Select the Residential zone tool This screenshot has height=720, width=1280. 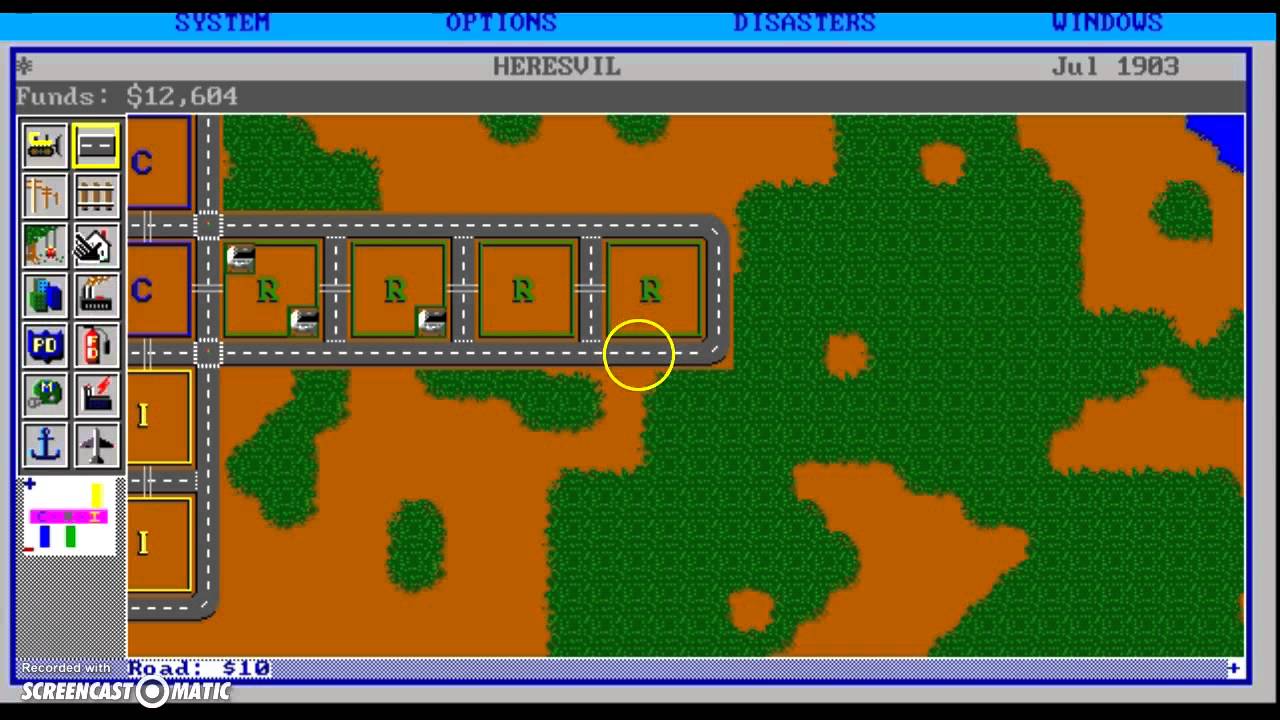click(95, 245)
